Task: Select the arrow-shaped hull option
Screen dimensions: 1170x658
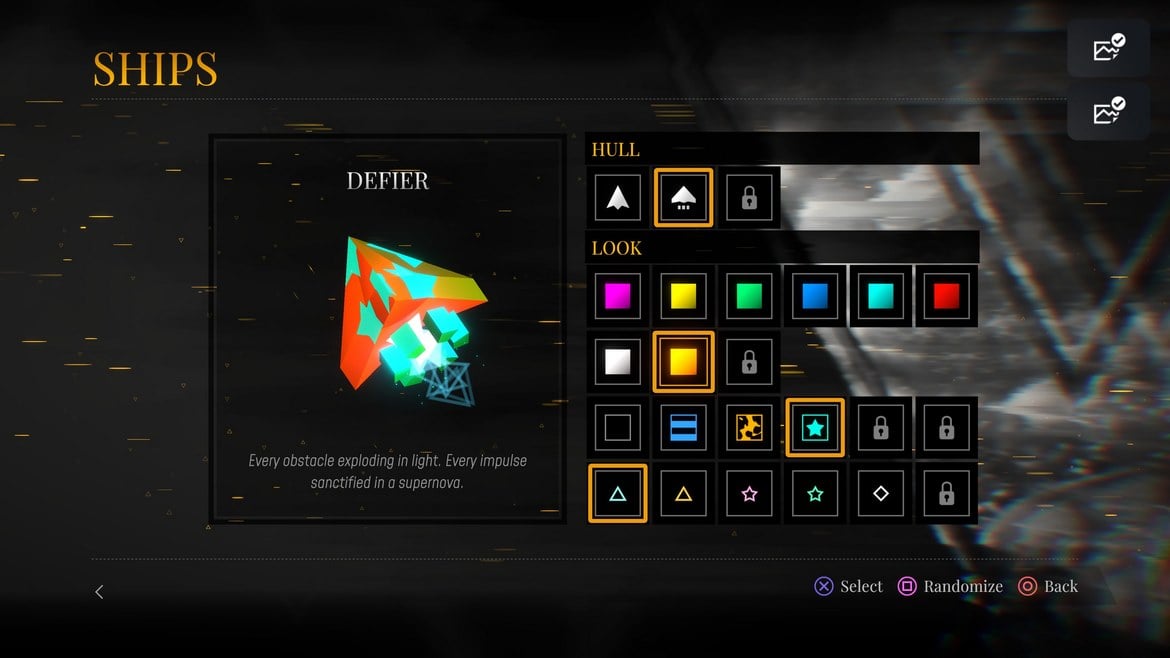Action: [x=618, y=198]
